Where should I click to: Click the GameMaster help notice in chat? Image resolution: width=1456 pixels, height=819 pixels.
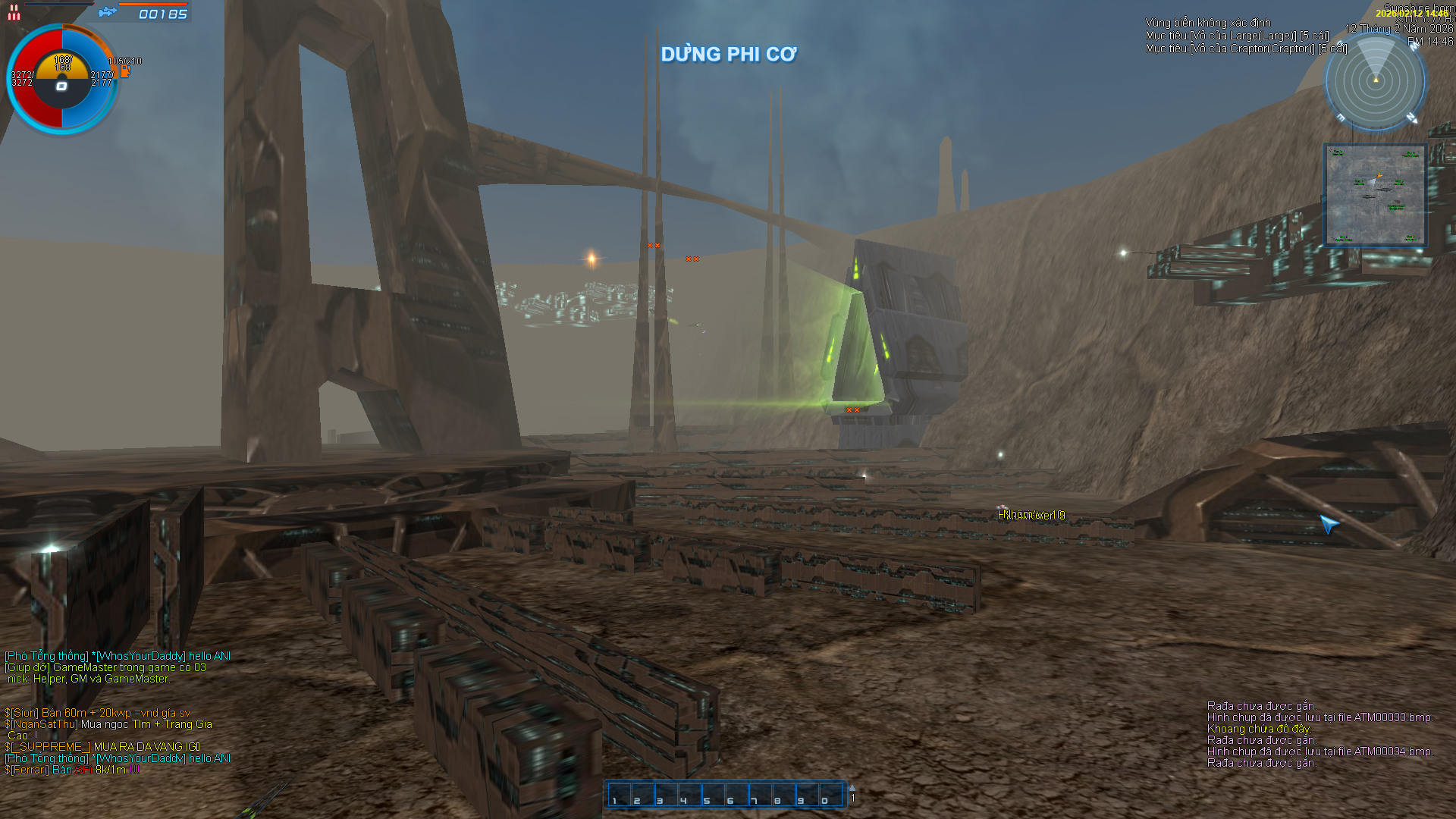pos(105,667)
